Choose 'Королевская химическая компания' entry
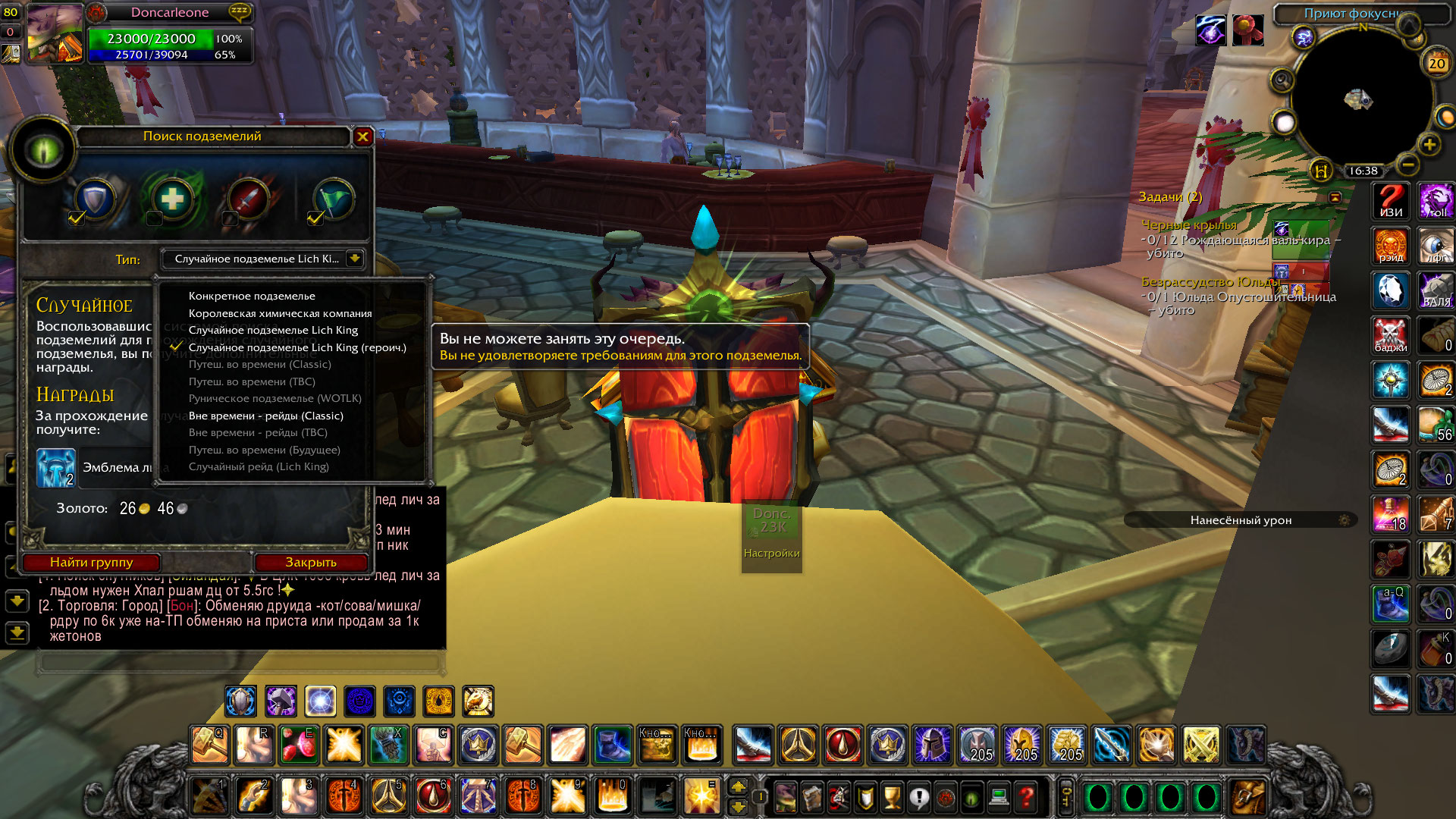 click(280, 313)
